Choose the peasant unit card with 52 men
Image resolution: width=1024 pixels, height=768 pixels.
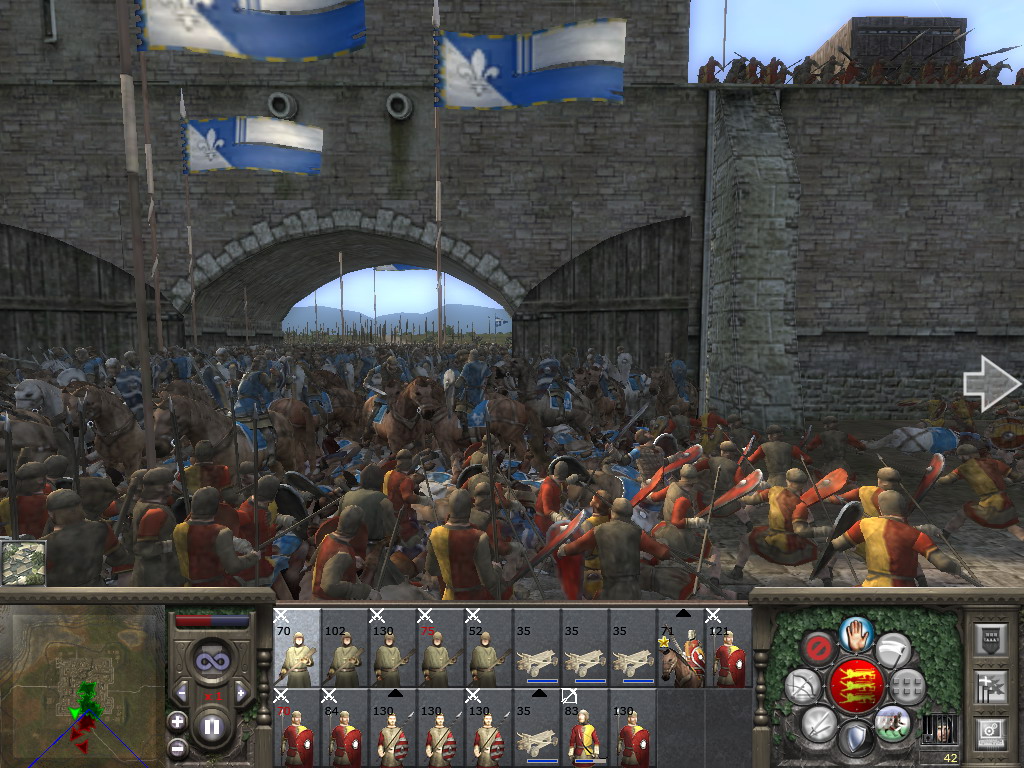(x=489, y=648)
